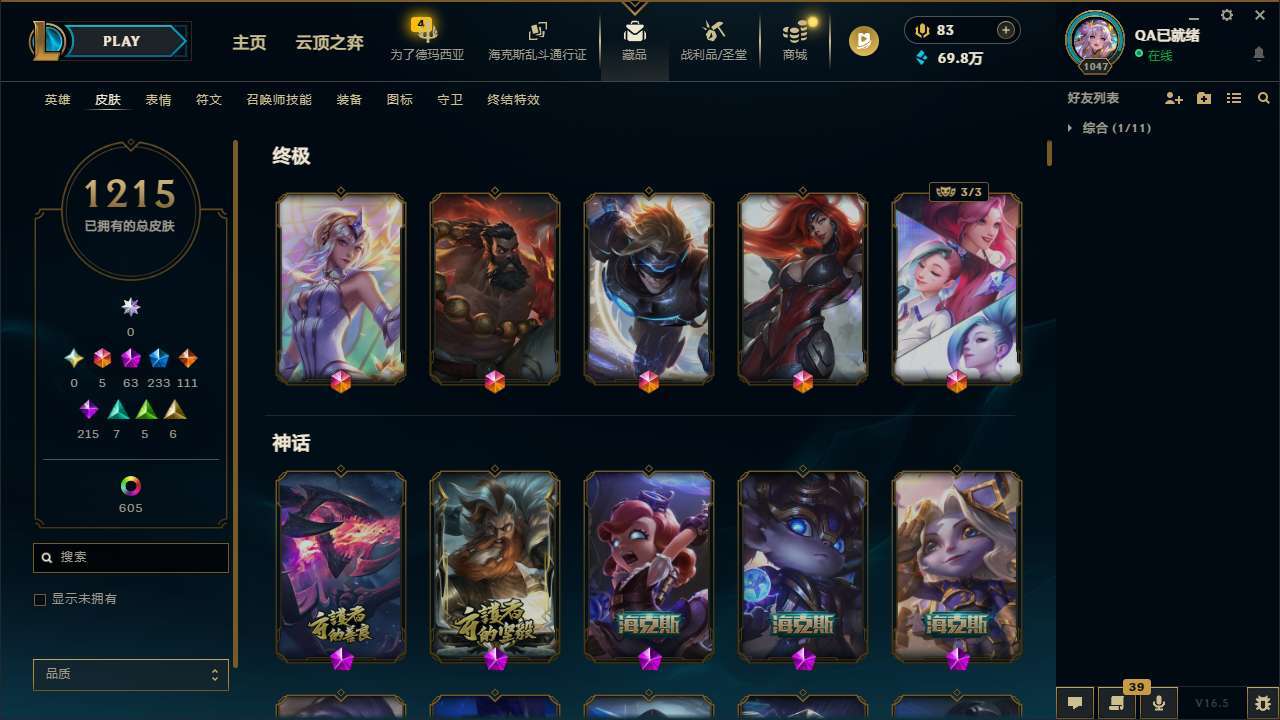Click the chroma color wheel showing 605
Image resolution: width=1280 pixels, height=720 pixels.
[x=130, y=488]
